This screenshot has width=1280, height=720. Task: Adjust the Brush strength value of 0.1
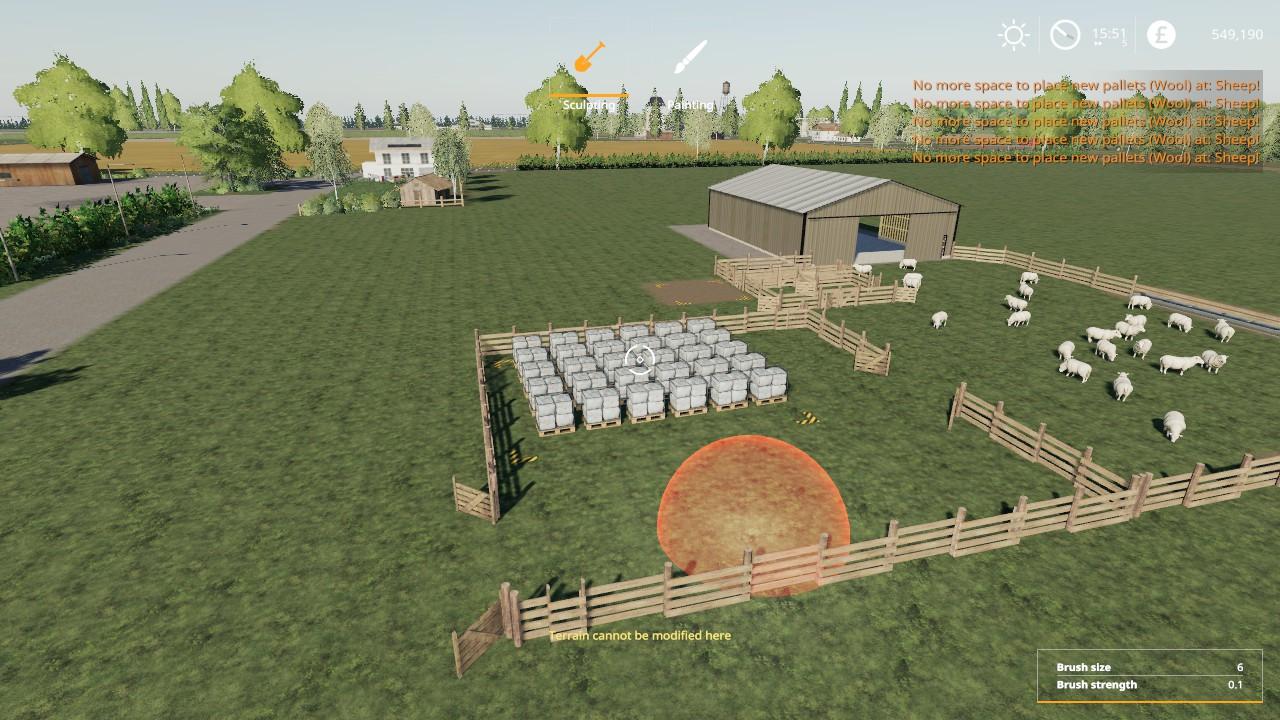[1232, 685]
